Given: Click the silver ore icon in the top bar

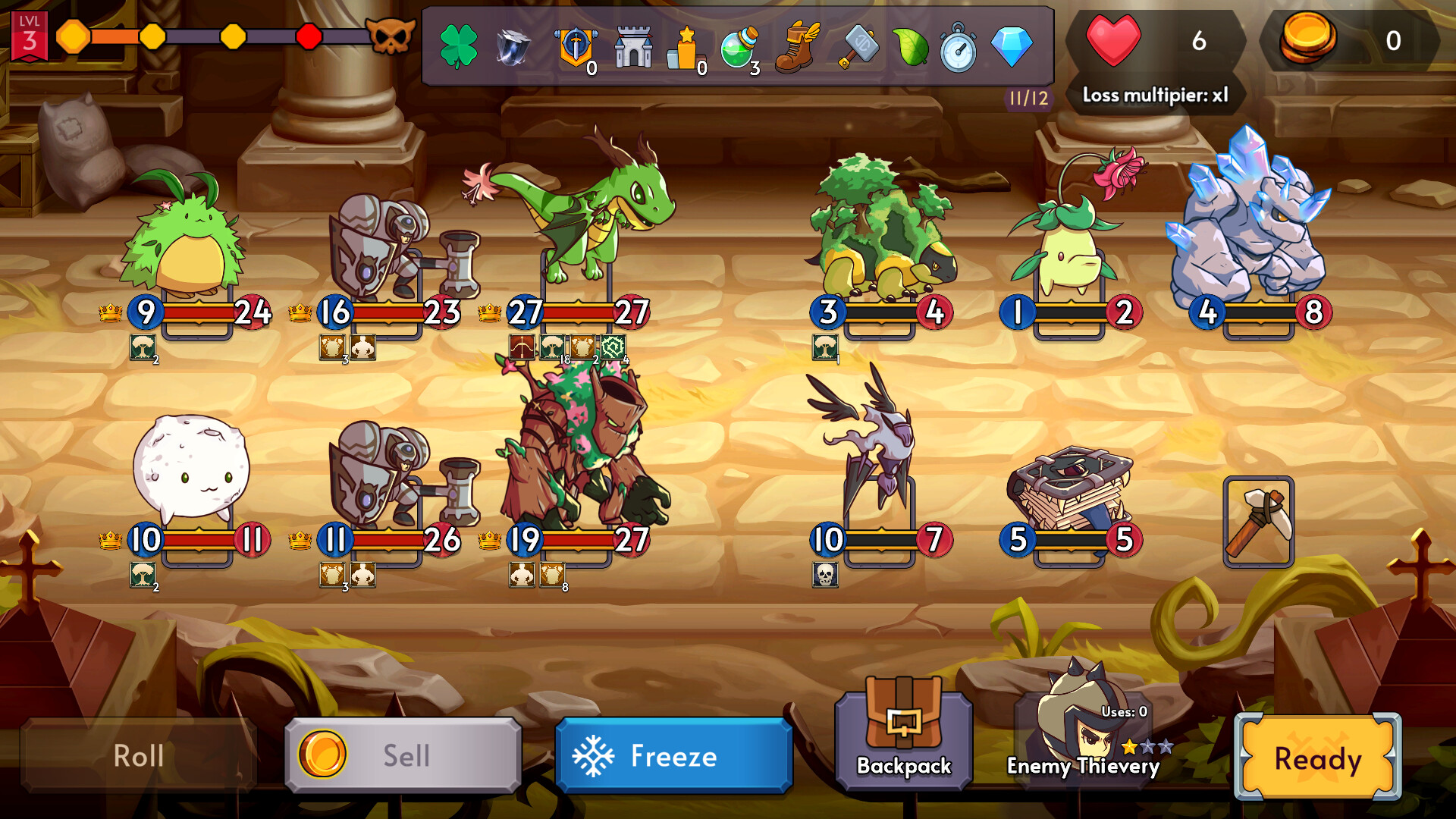Looking at the screenshot, I should 513,45.
